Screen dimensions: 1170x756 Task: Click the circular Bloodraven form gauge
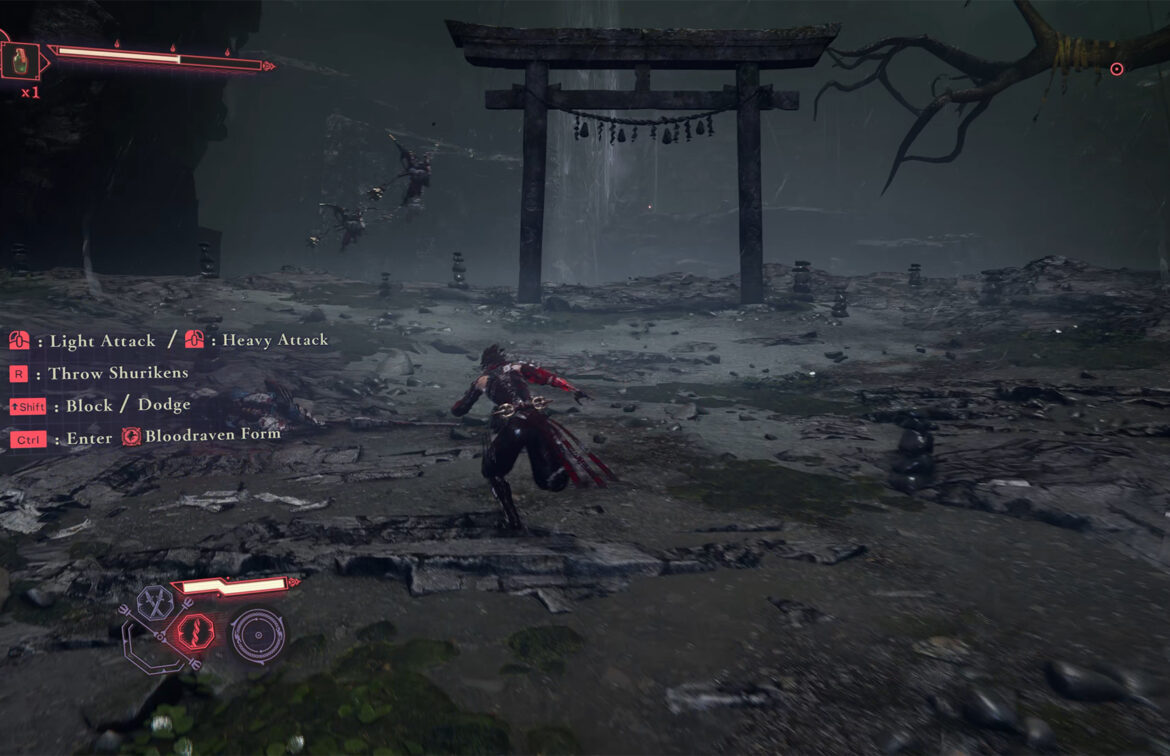[x=258, y=636]
